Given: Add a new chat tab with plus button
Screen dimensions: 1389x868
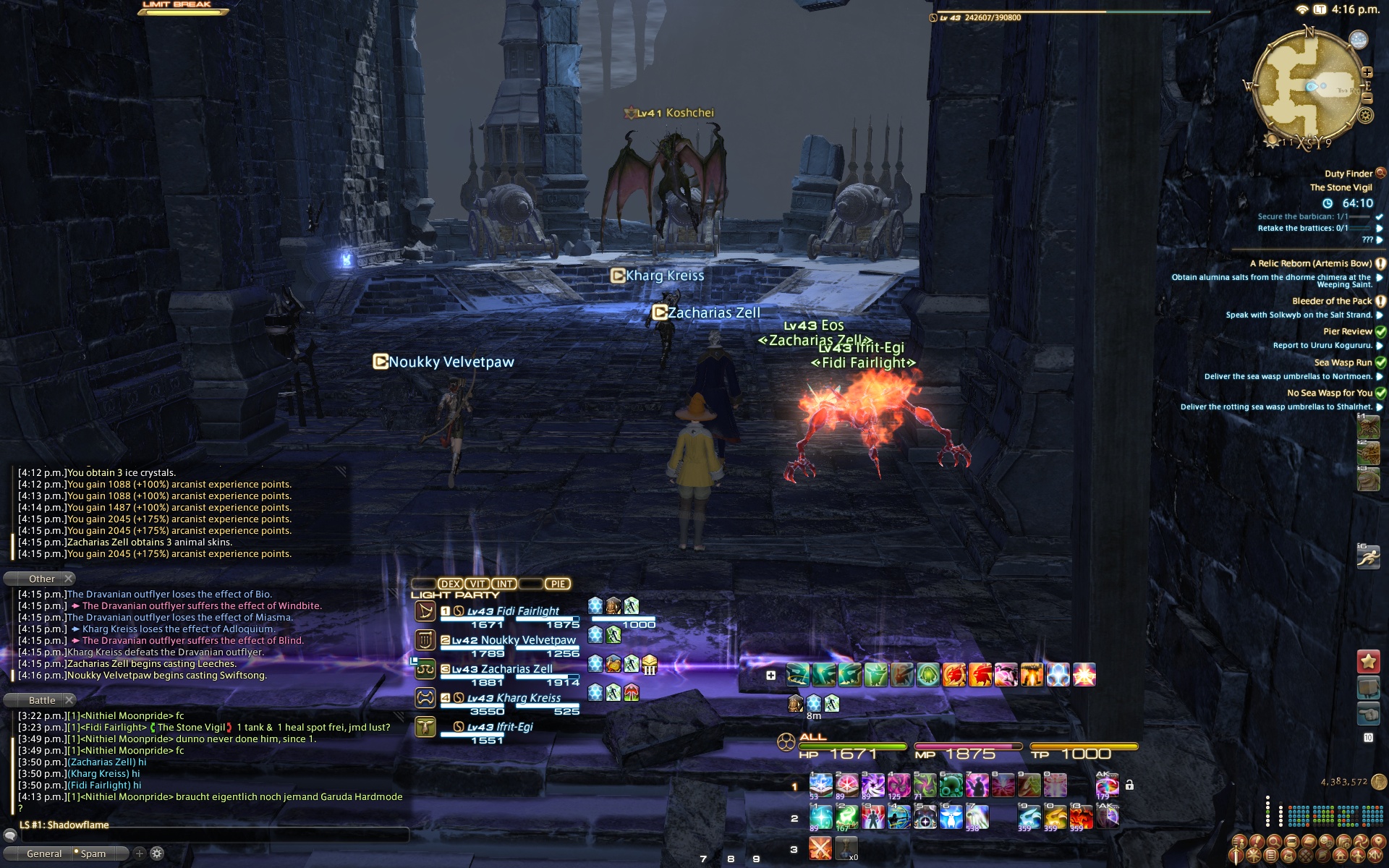Looking at the screenshot, I should point(140,854).
